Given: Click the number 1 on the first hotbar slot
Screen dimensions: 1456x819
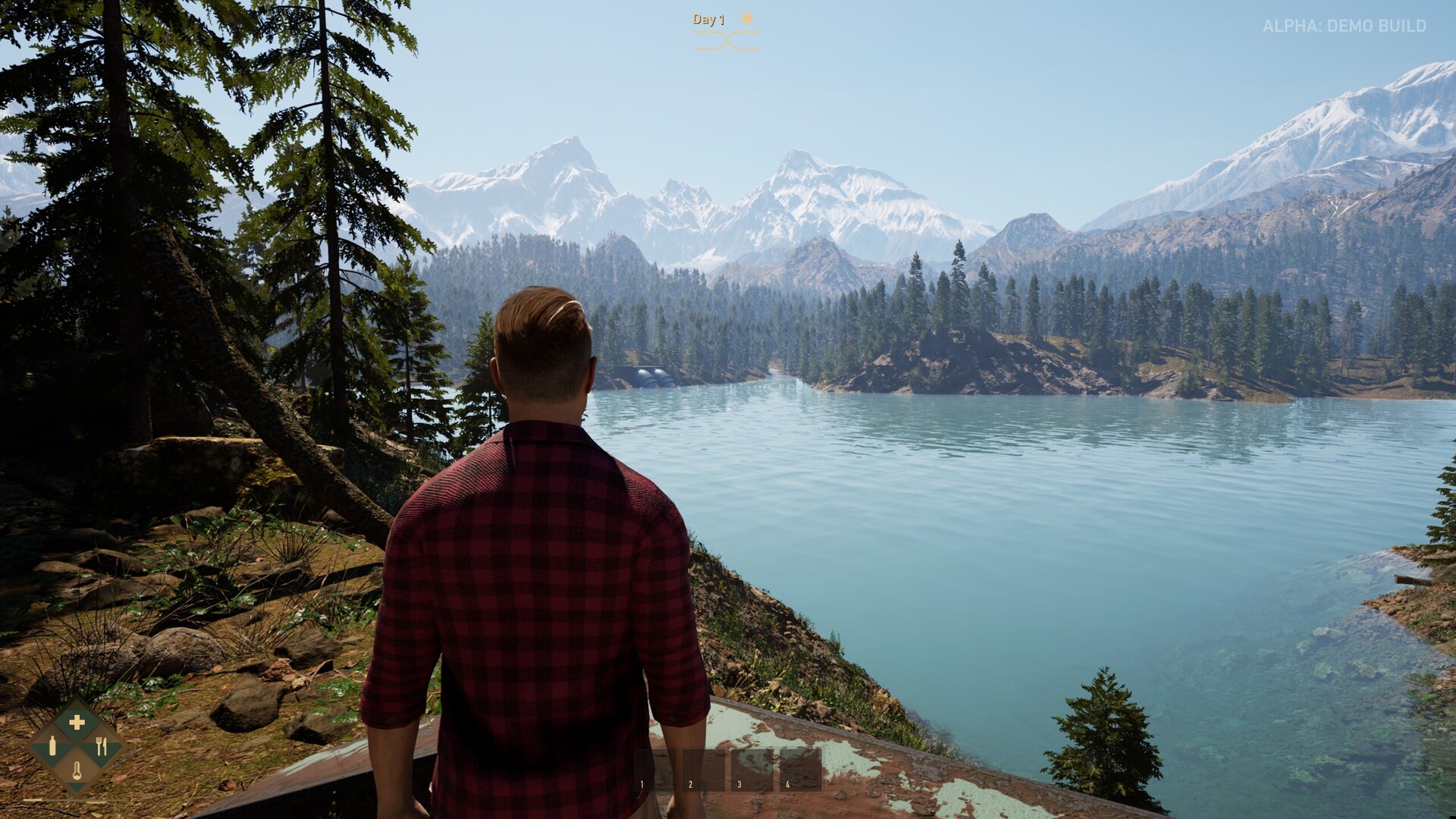Looking at the screenshot, I should (x=642, y=783).
